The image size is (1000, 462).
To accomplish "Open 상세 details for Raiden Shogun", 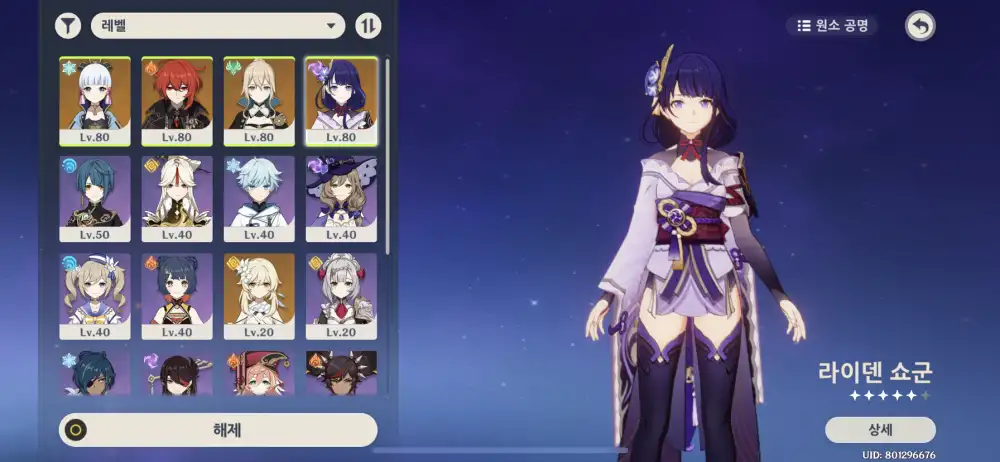I will 880,429.
